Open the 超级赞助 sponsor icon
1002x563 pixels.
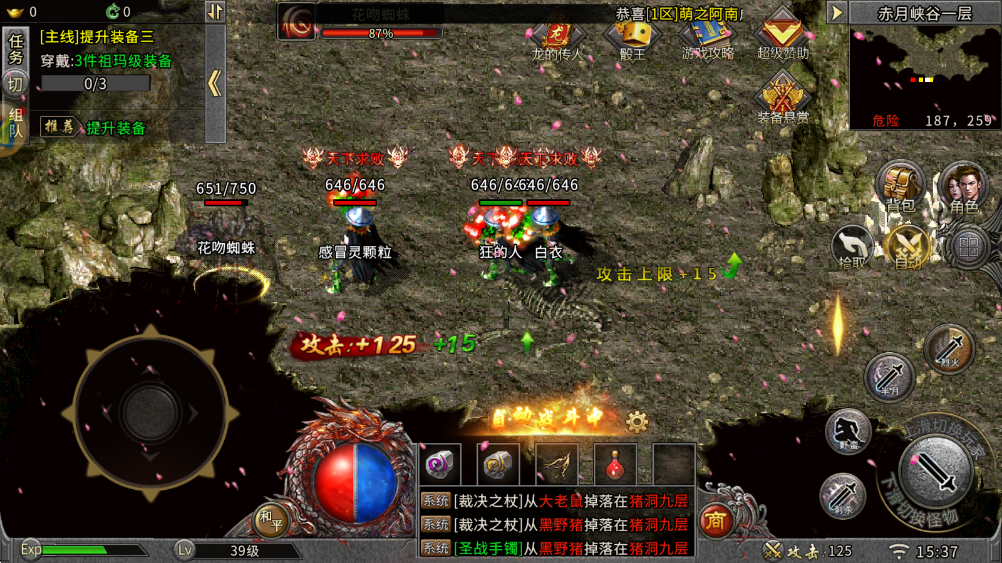click(x=782, y=34)
